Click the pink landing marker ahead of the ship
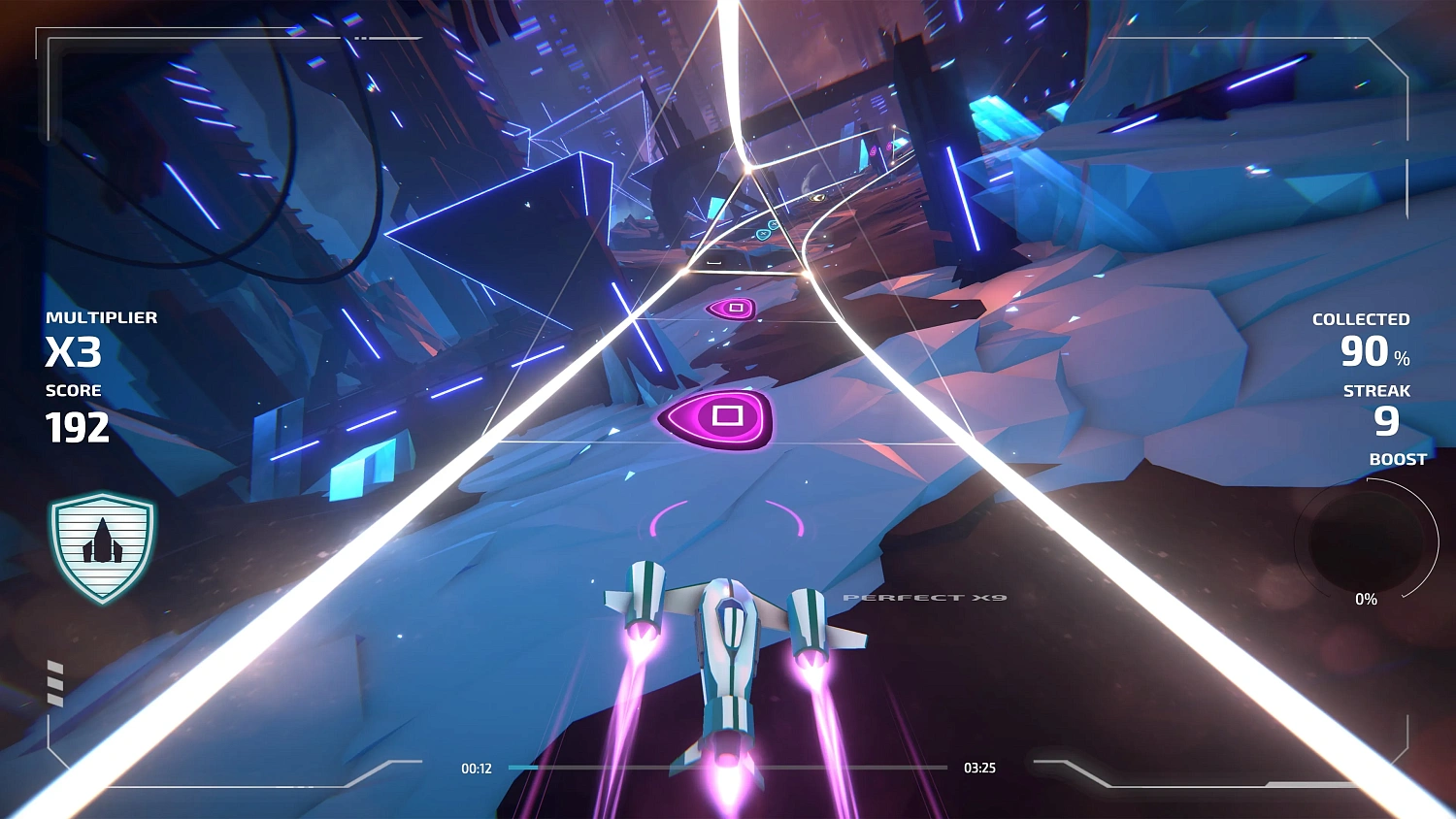 pyautogui.click(x=728, y=519)
